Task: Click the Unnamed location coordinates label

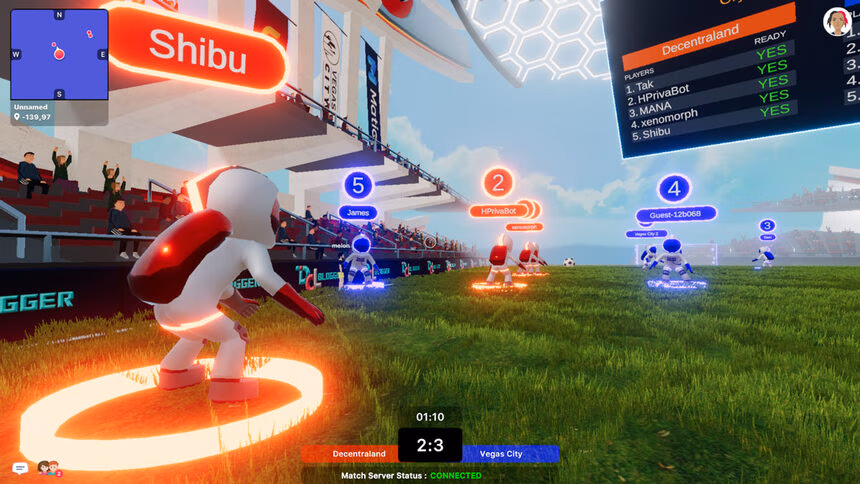Action: (35, 117)
